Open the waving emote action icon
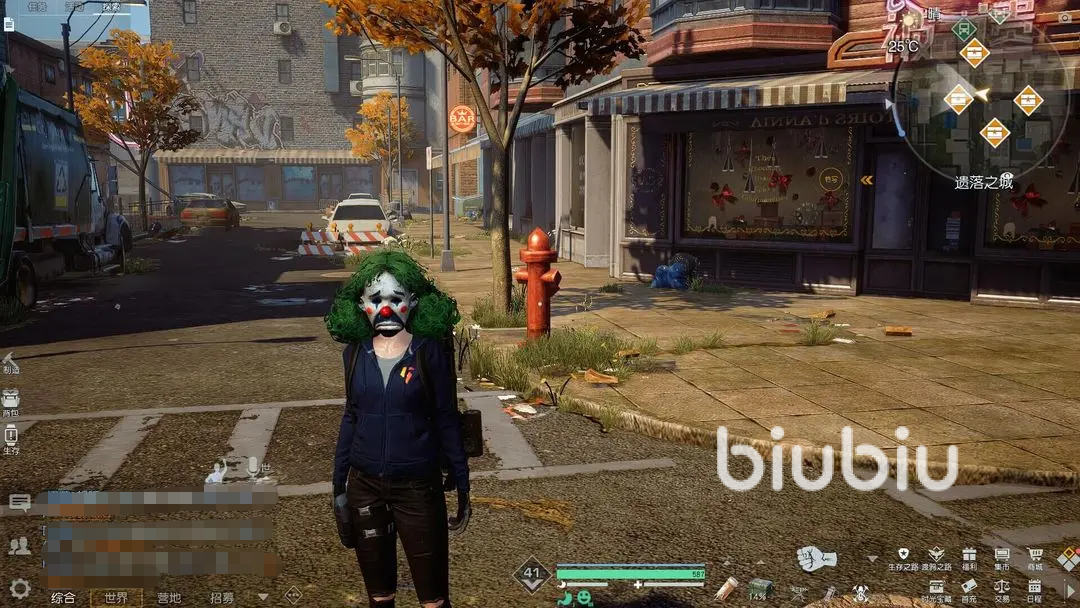 [216, 471]
